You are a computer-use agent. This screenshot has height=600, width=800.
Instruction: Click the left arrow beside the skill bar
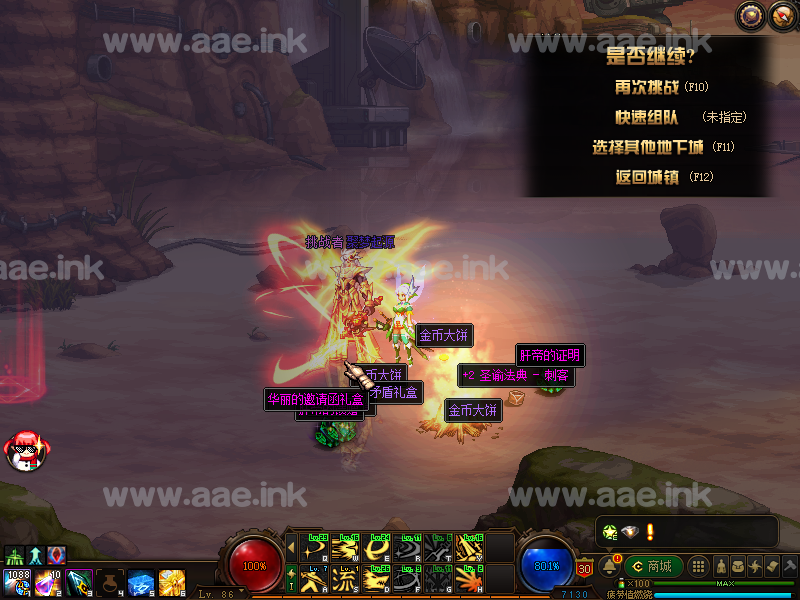pyautogui.click(x=291, y=547)
